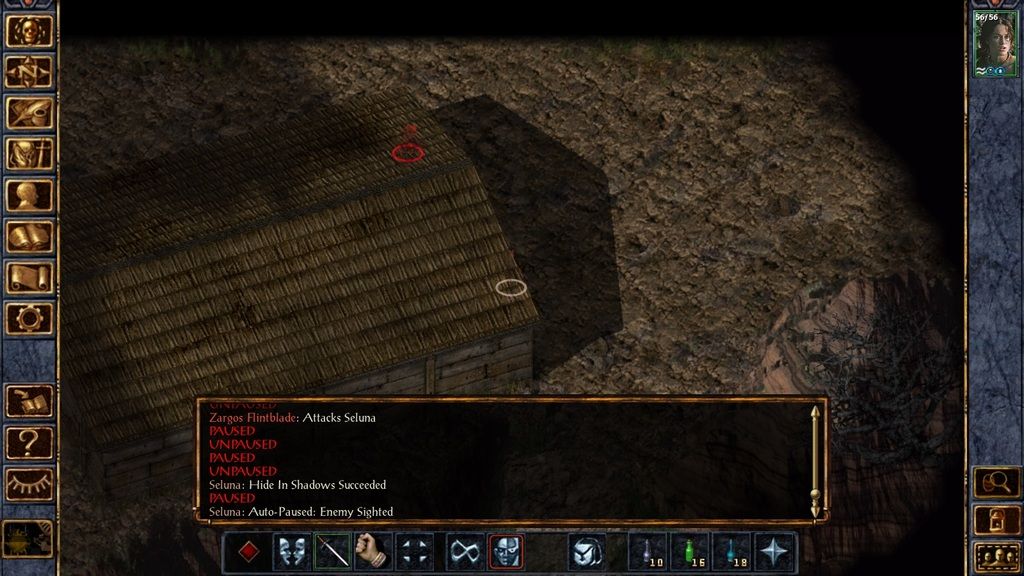This screenshot has width=1024, height=576.
Task: Select the sword weapon slot
Action: [x=332, y=551]
